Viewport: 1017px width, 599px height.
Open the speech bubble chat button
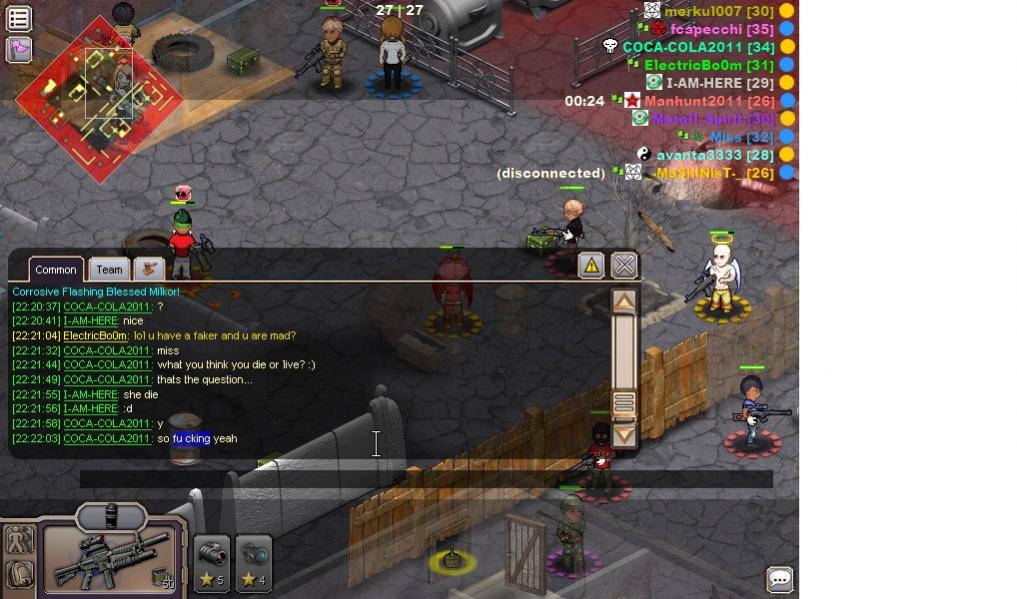780,579
